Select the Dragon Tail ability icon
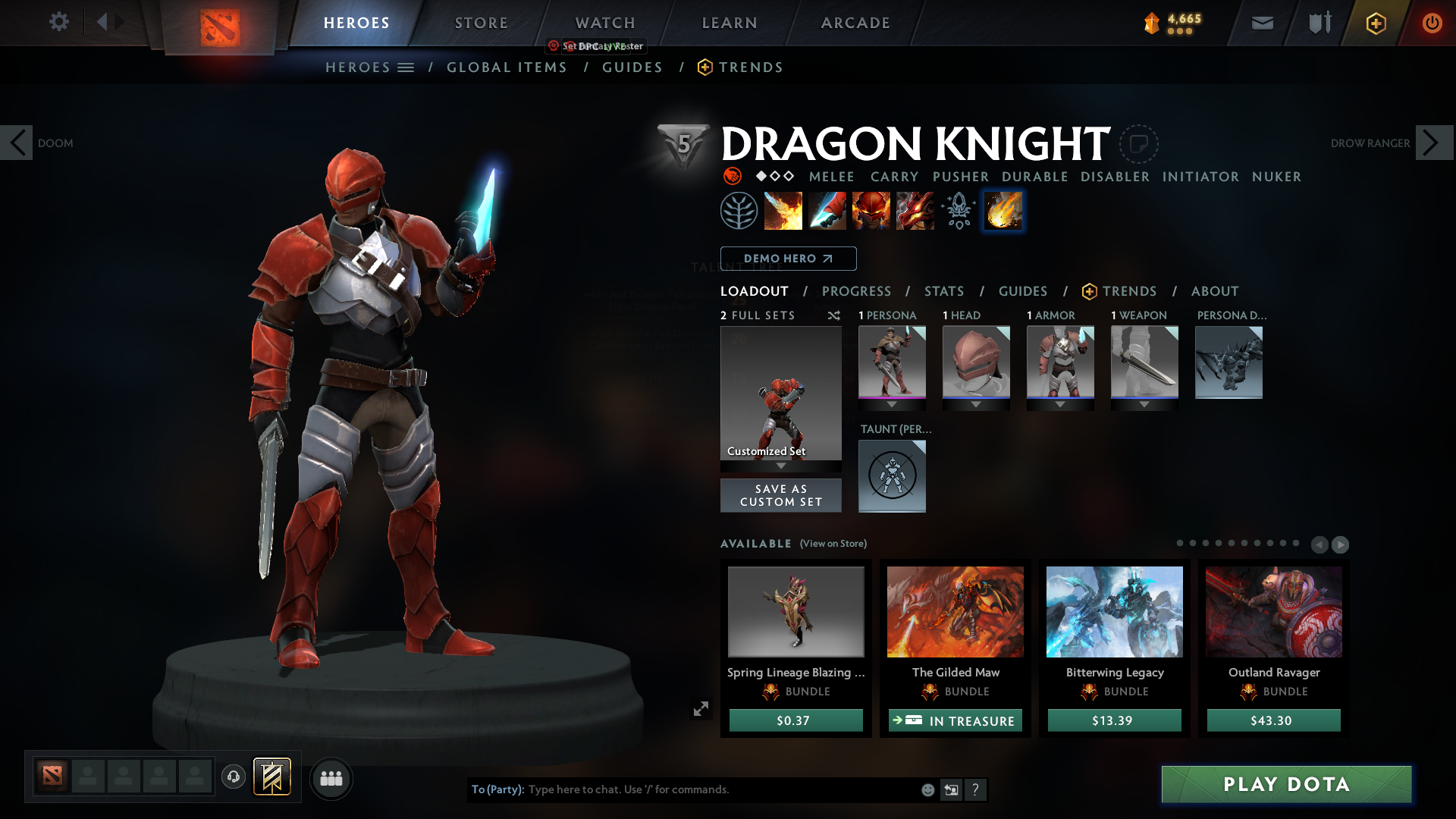Image resolution: width=1456 pixels, height=819 pixels. 827,211
